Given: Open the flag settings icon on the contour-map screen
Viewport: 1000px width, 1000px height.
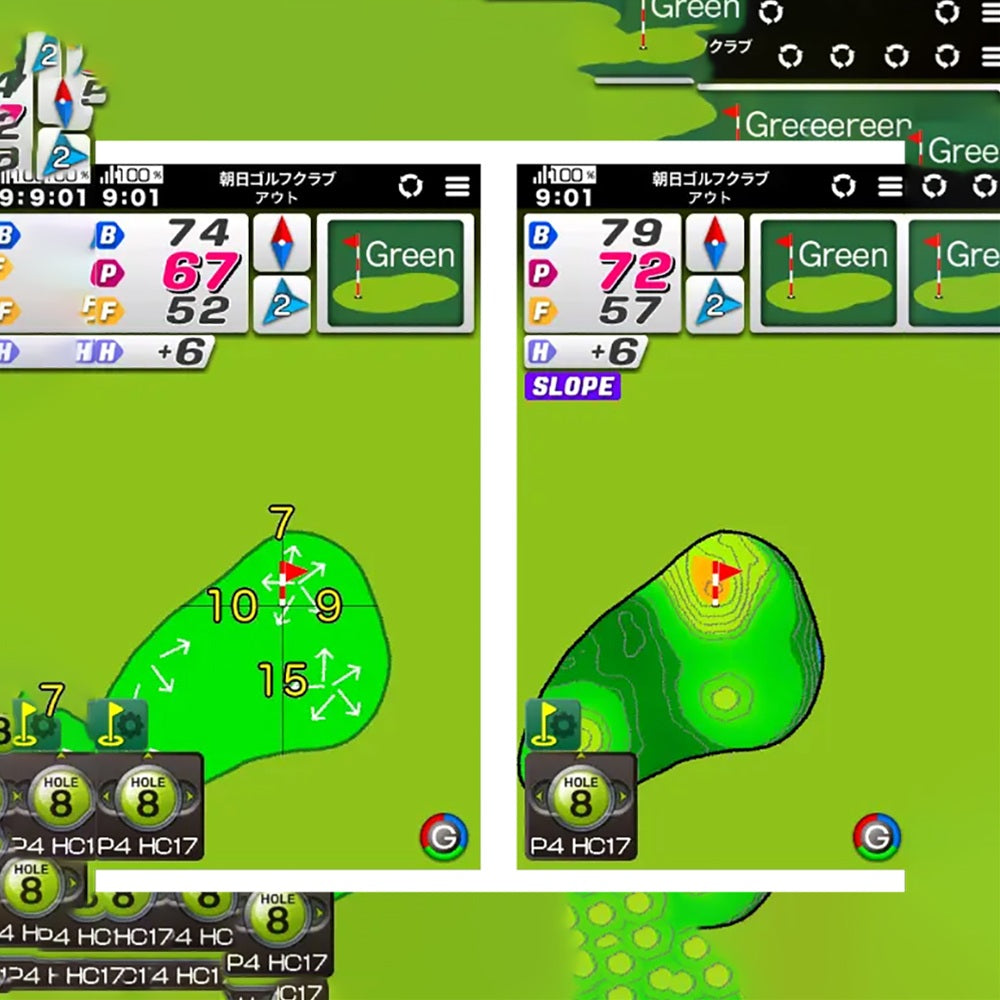Looking at the screenshot, I should tap(552, 723).
